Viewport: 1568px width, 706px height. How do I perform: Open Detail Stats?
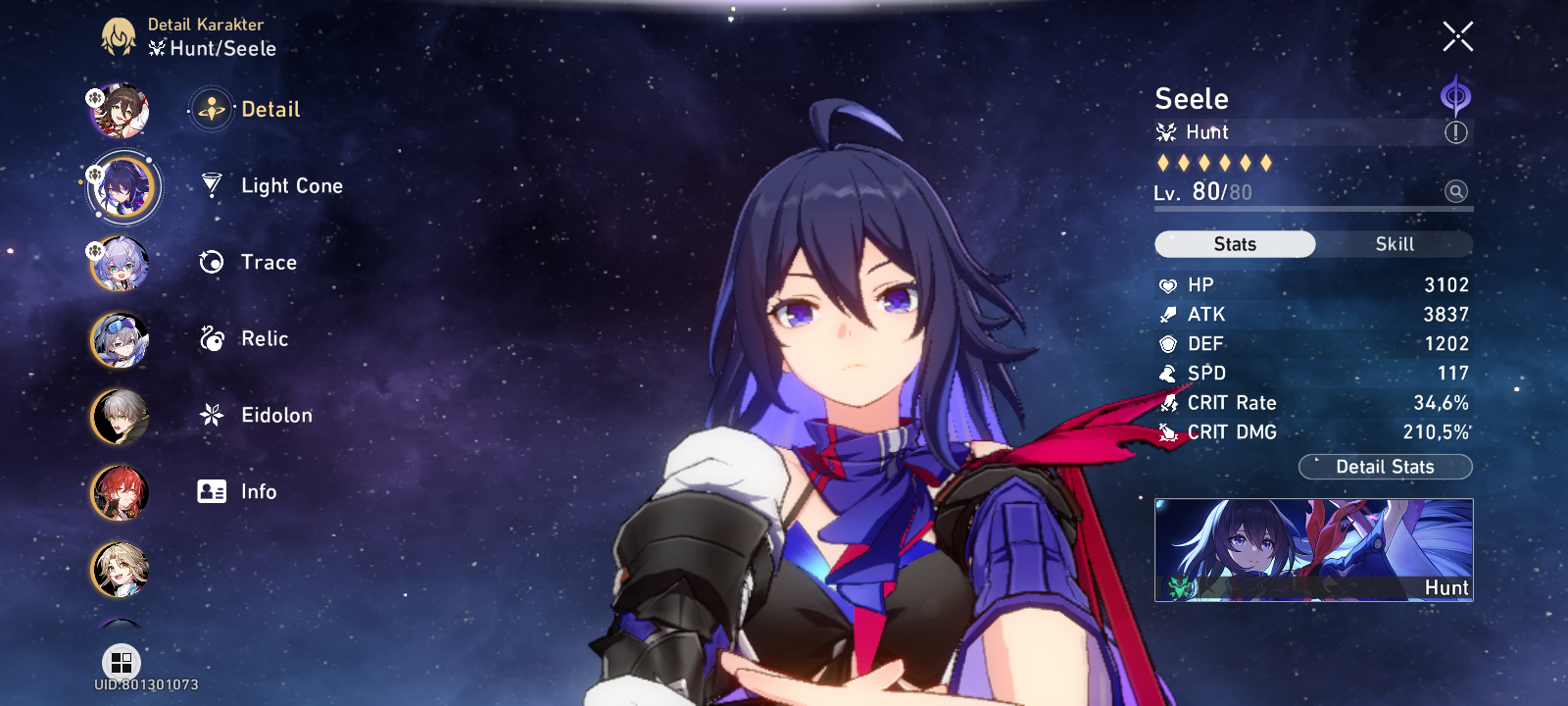[1385, 467]
